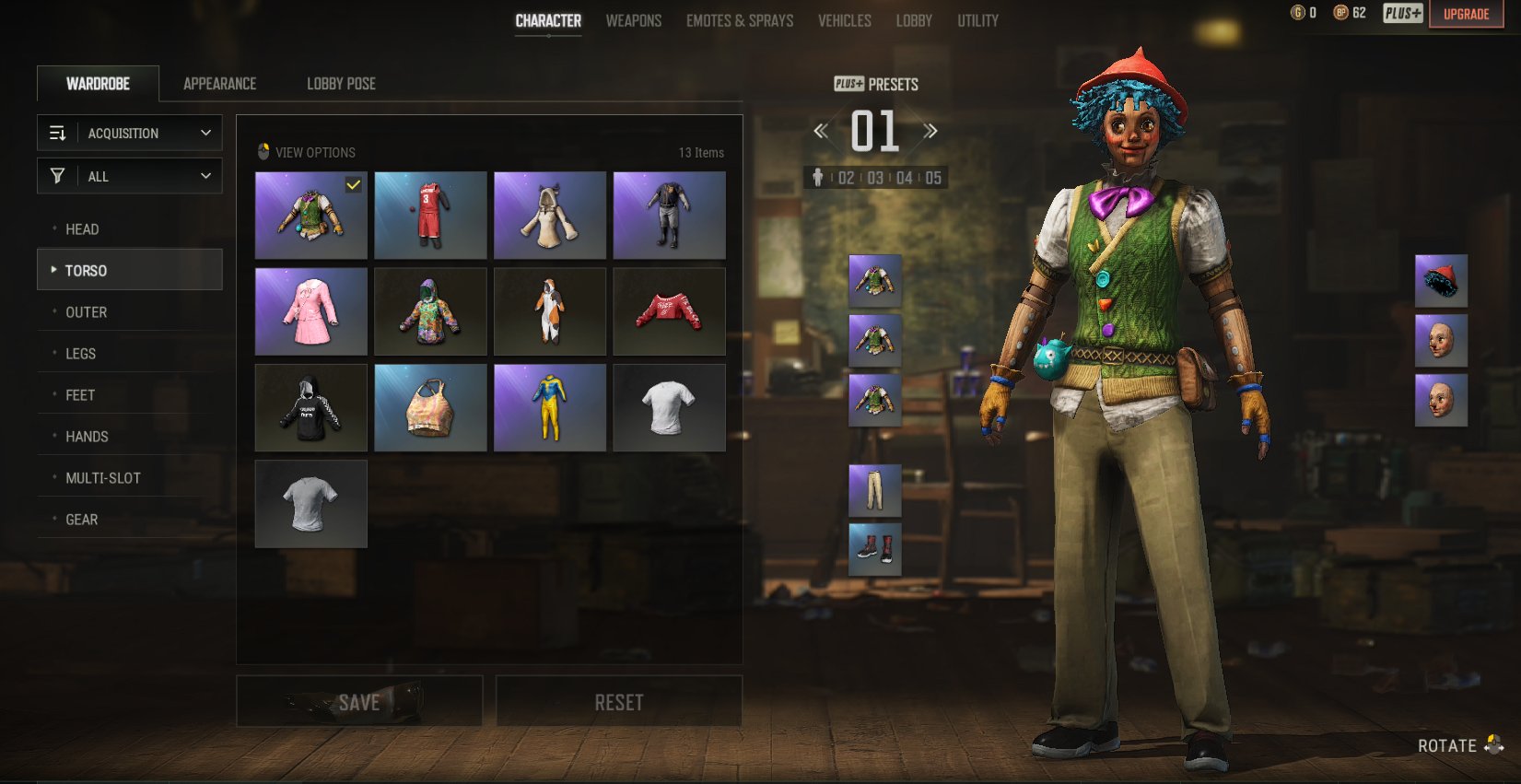
Task: Open the Multi-Slot category
Action: (102, 478)
